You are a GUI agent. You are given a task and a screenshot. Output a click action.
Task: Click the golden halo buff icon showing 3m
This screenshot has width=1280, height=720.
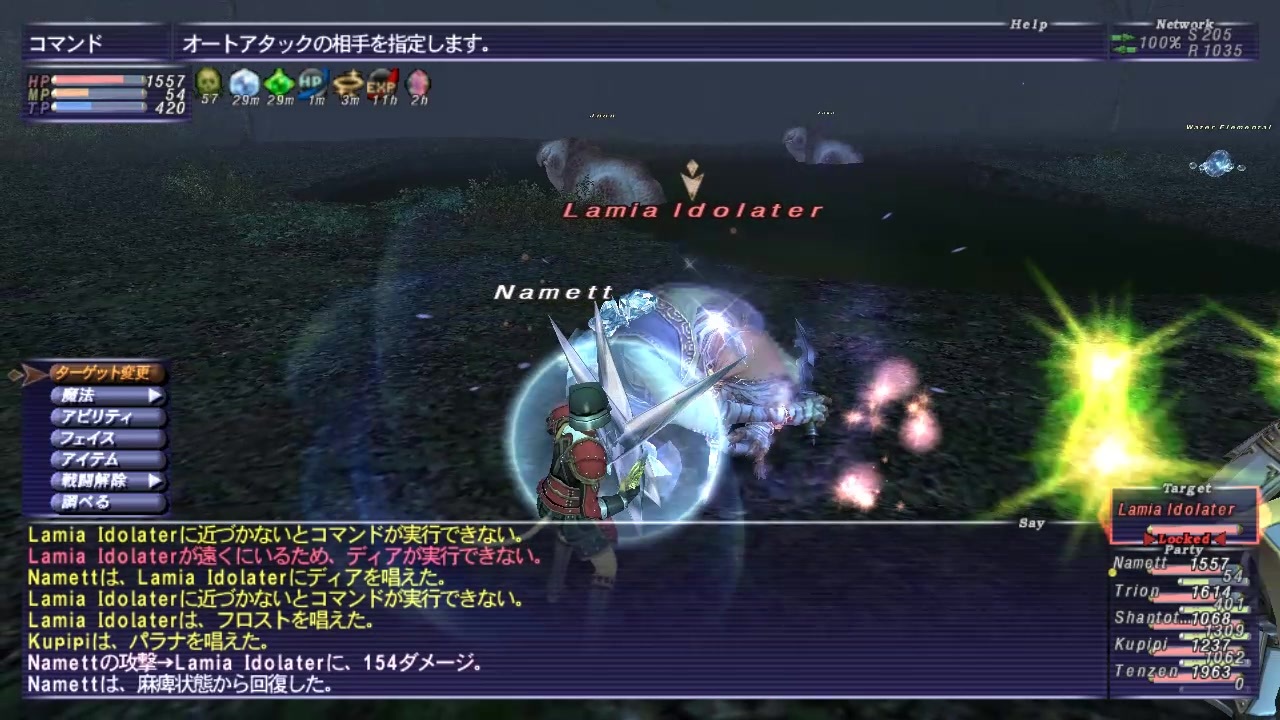pos(346,84)
